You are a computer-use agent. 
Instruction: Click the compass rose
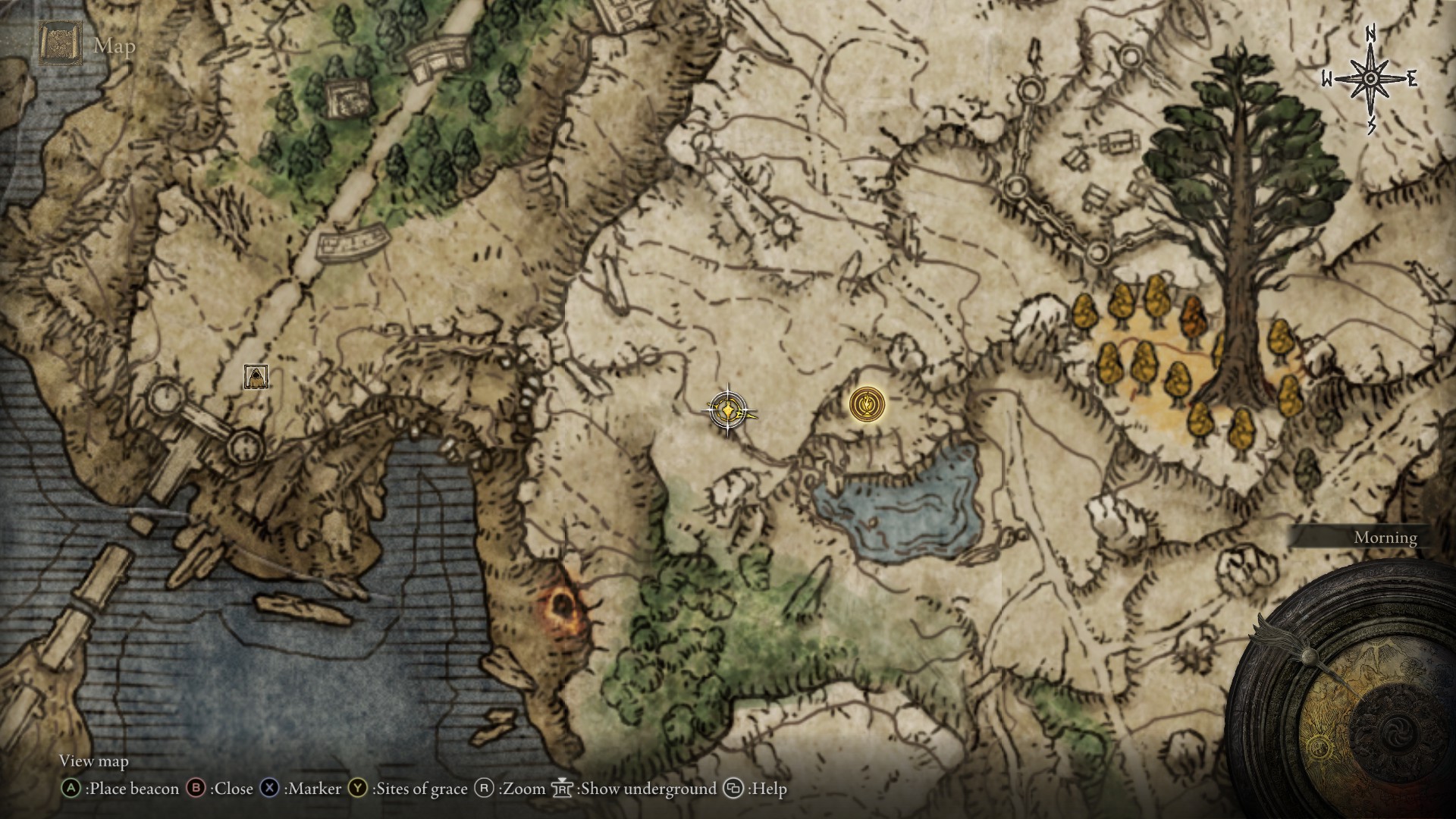point(1370,79)
